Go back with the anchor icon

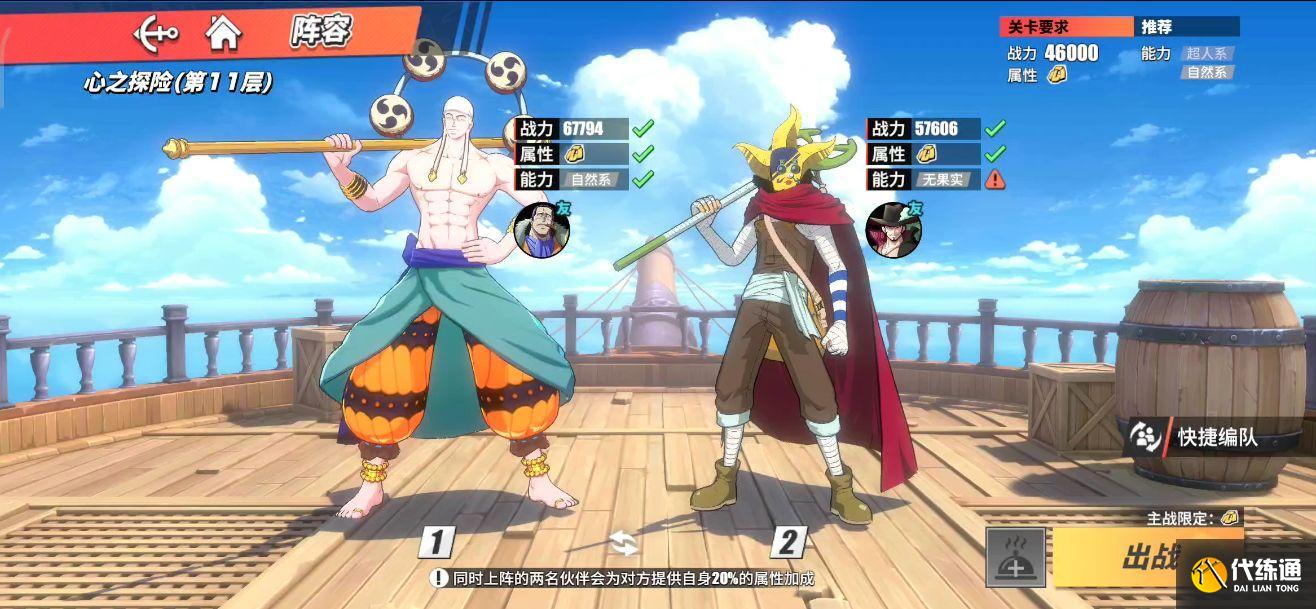click(x=156, y=33)
